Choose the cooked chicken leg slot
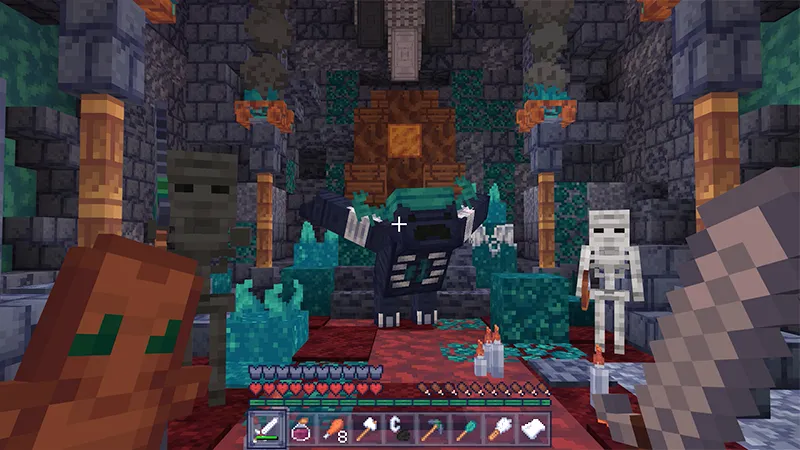The image size is (800, 450). click(x=333, y=428)
